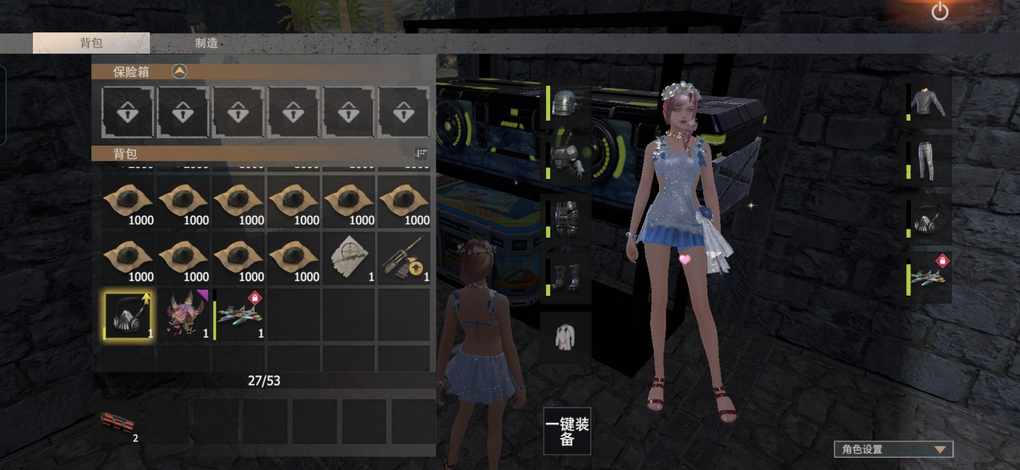The height and width of the screenshot is (470, 1020).
Task: Select the highlighted gas mask item
Action: [x=127, y=314]
